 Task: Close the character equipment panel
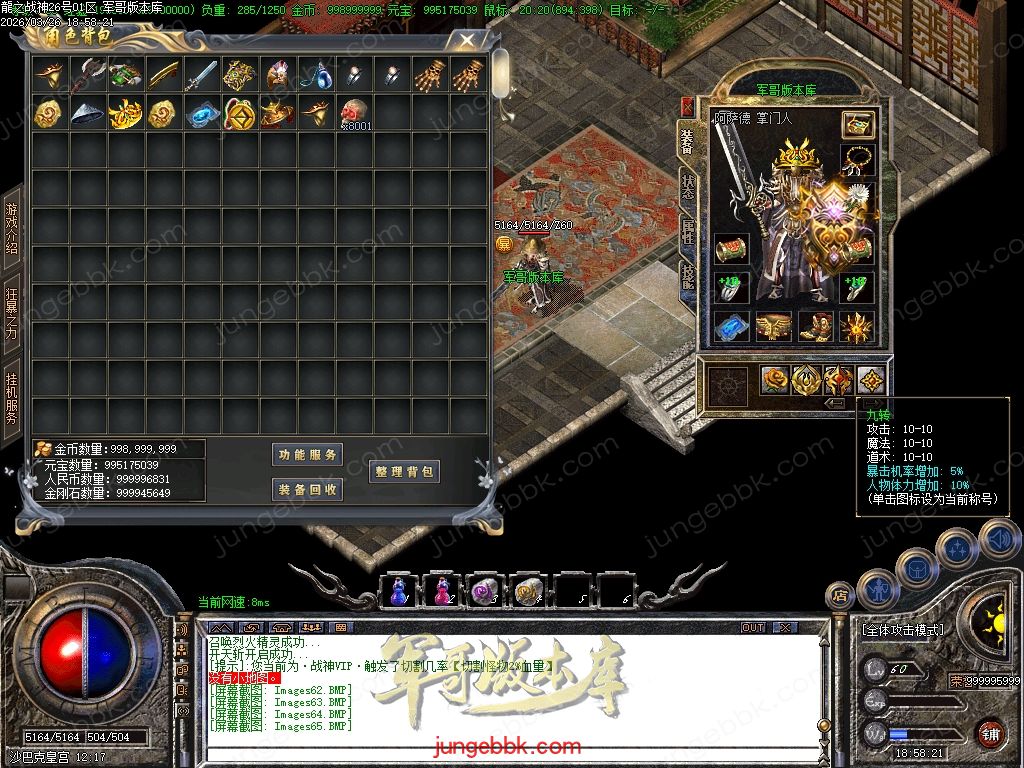[x=687, y=105]
